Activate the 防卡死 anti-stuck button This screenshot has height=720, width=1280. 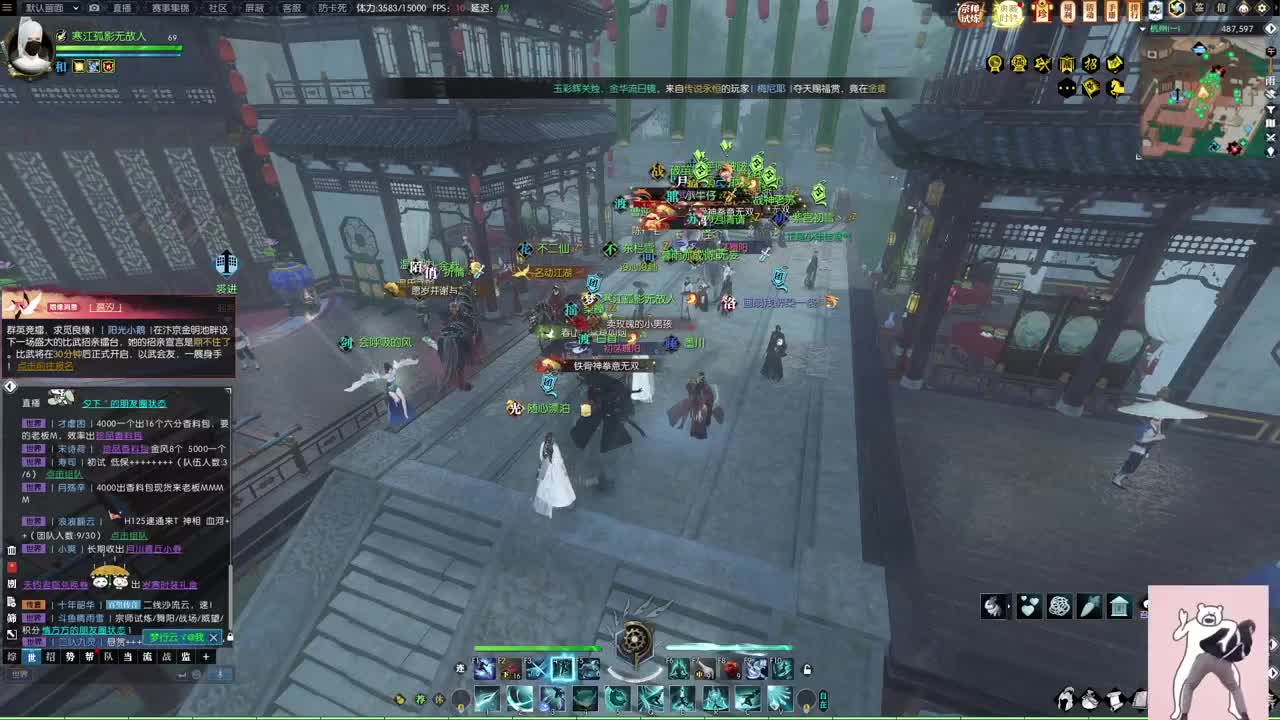pyautogui.click(x=331, y=7)
